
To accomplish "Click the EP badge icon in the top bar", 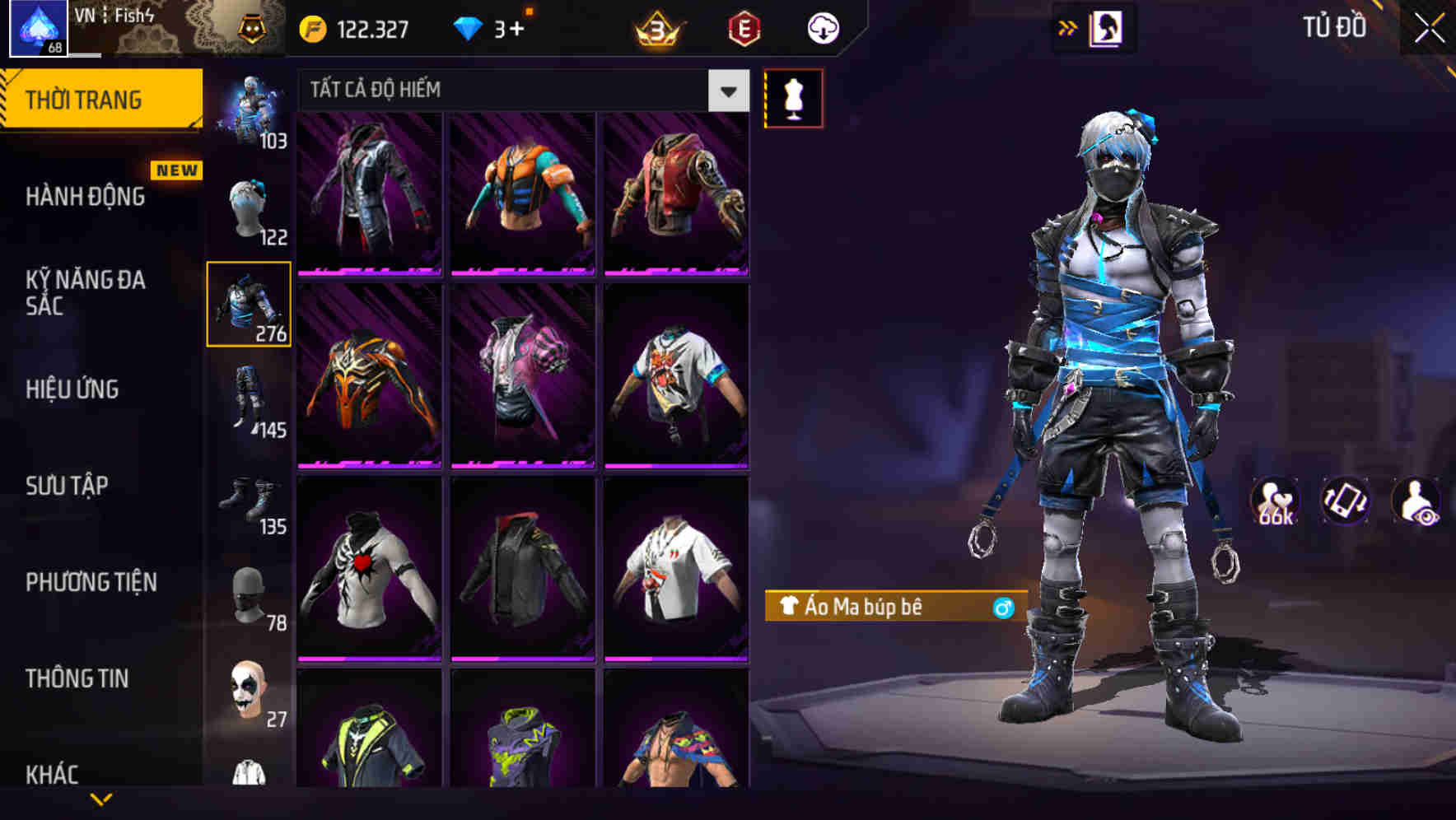I will [740, 26].
